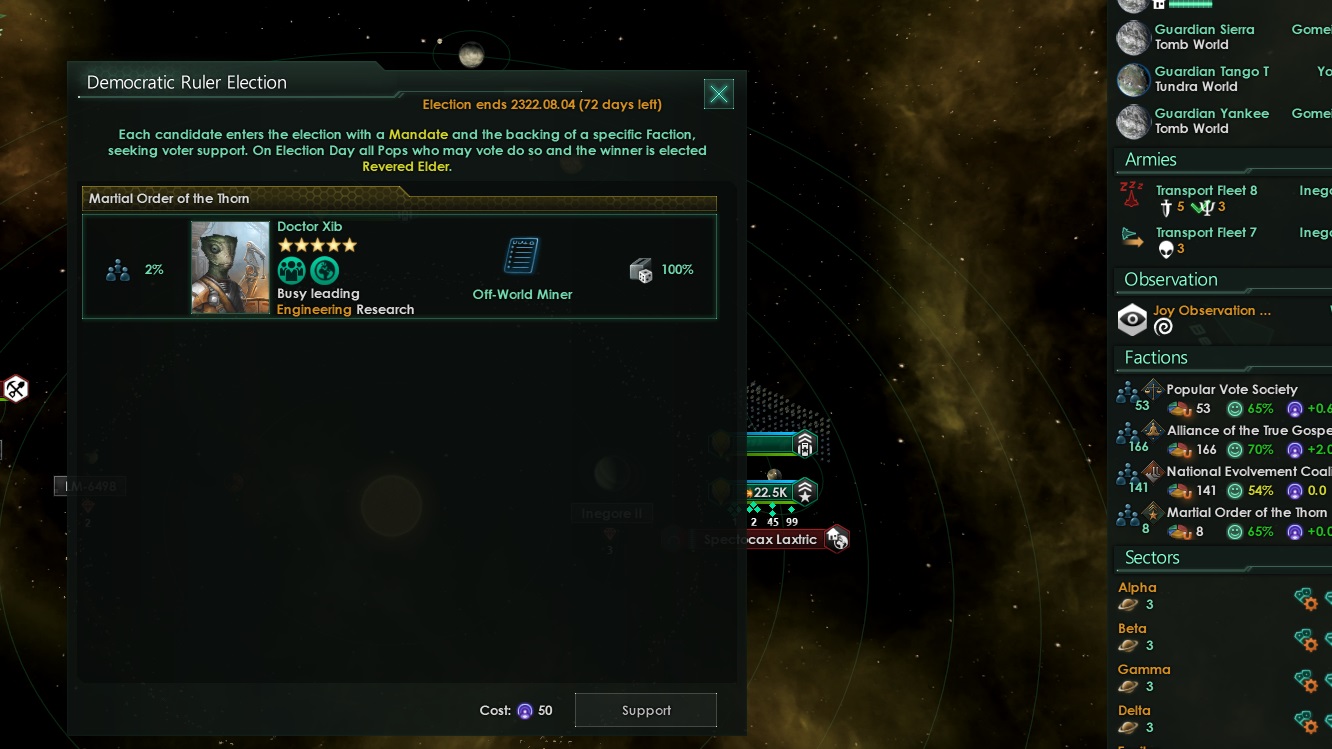1332x749 pixels.
Task: Click the Spectrocax Laxtric hostile marker
Action: click(x=838, y=538)
